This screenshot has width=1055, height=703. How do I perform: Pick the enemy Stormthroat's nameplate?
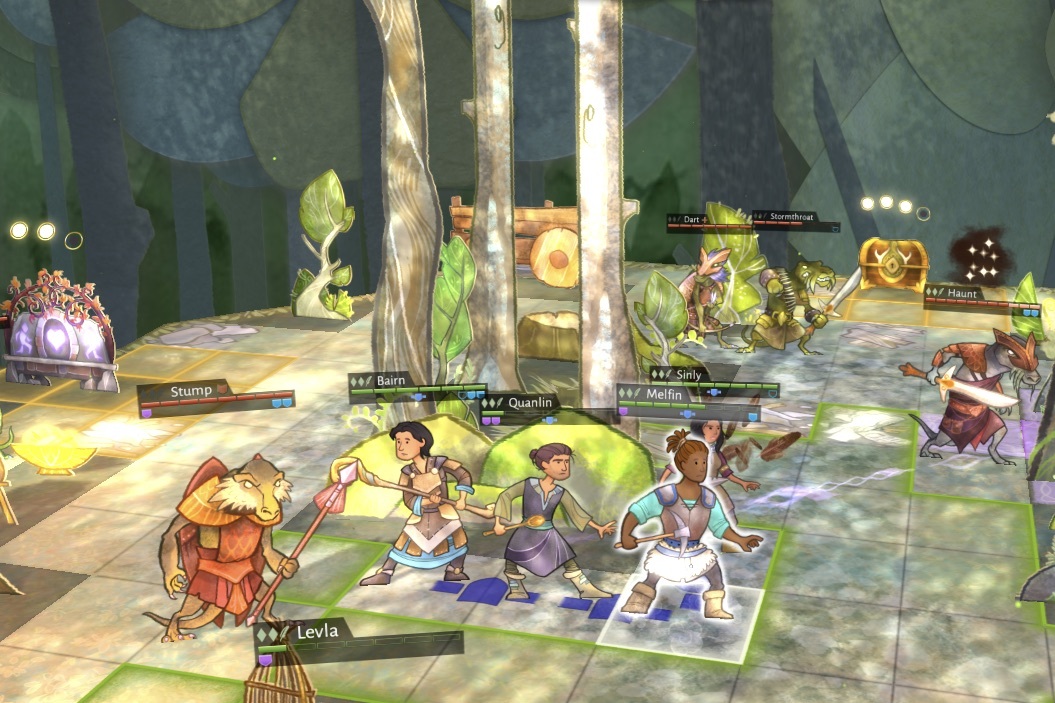click(797, 218)
